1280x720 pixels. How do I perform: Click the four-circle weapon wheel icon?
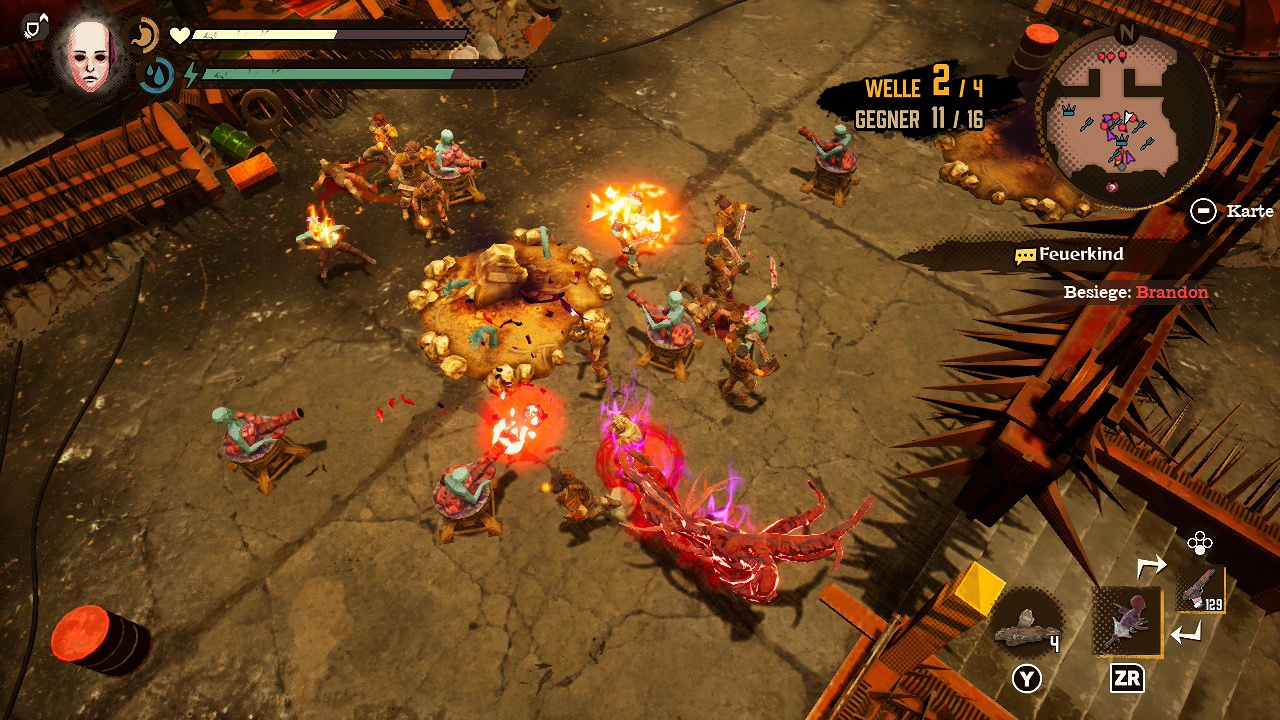coord(1199,543)
